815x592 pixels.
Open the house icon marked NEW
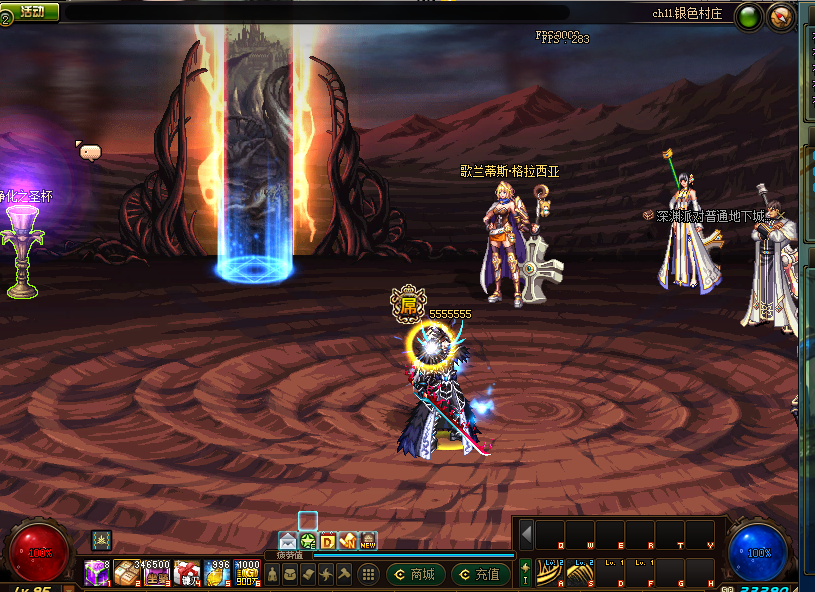point(367,541)
